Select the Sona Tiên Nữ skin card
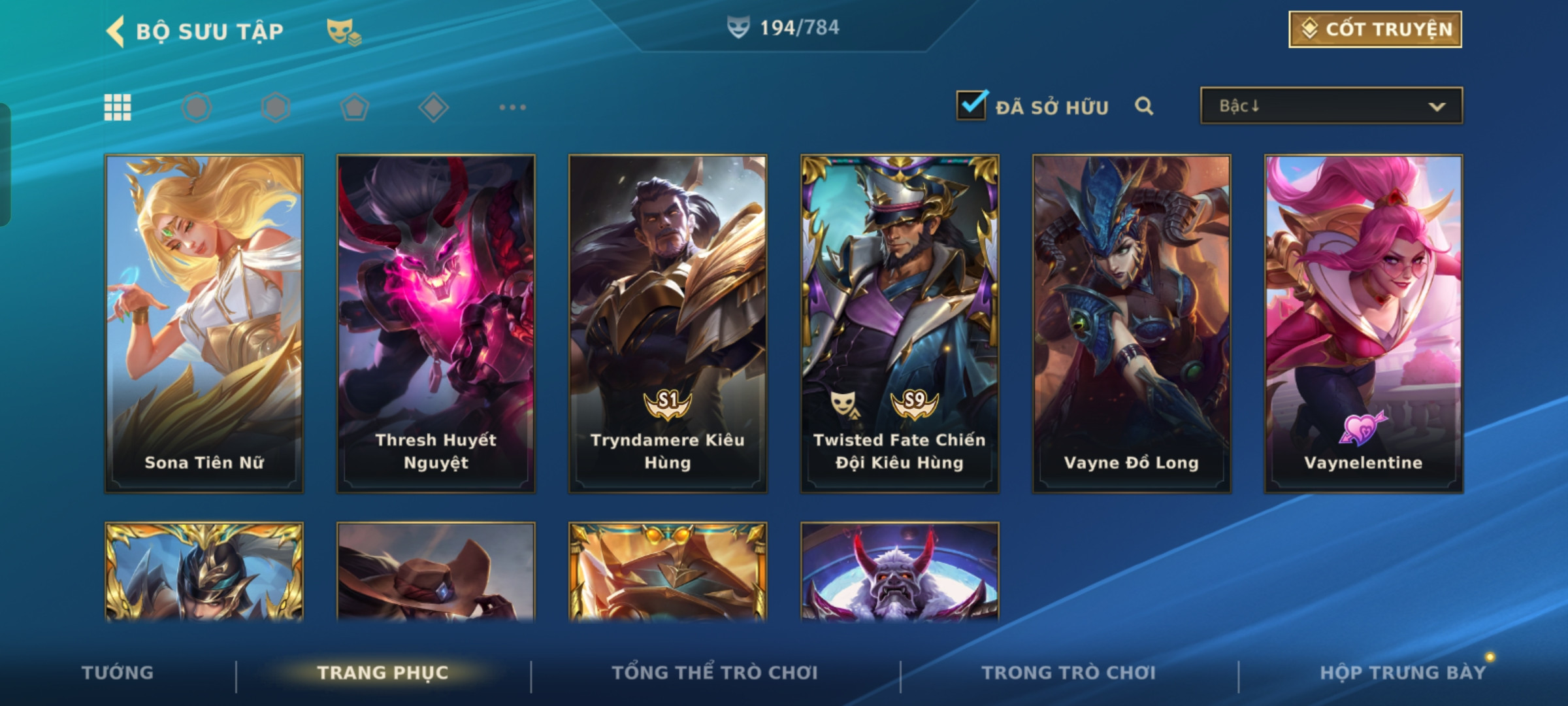 pyautogui.click(x=204, y=324)
